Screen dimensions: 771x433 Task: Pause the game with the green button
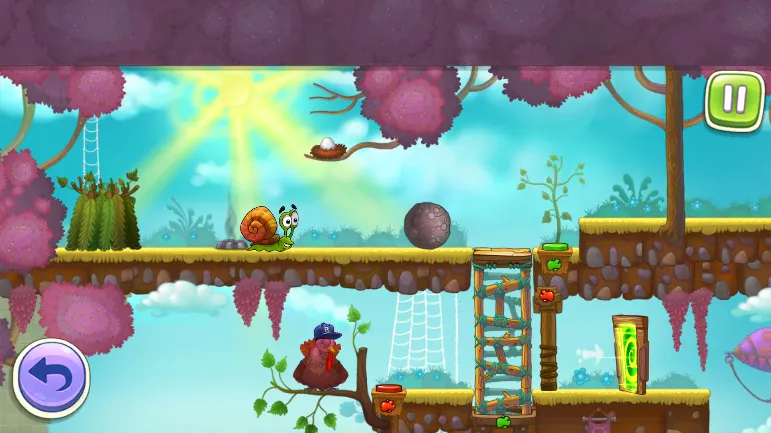click(x=733, y=100)
